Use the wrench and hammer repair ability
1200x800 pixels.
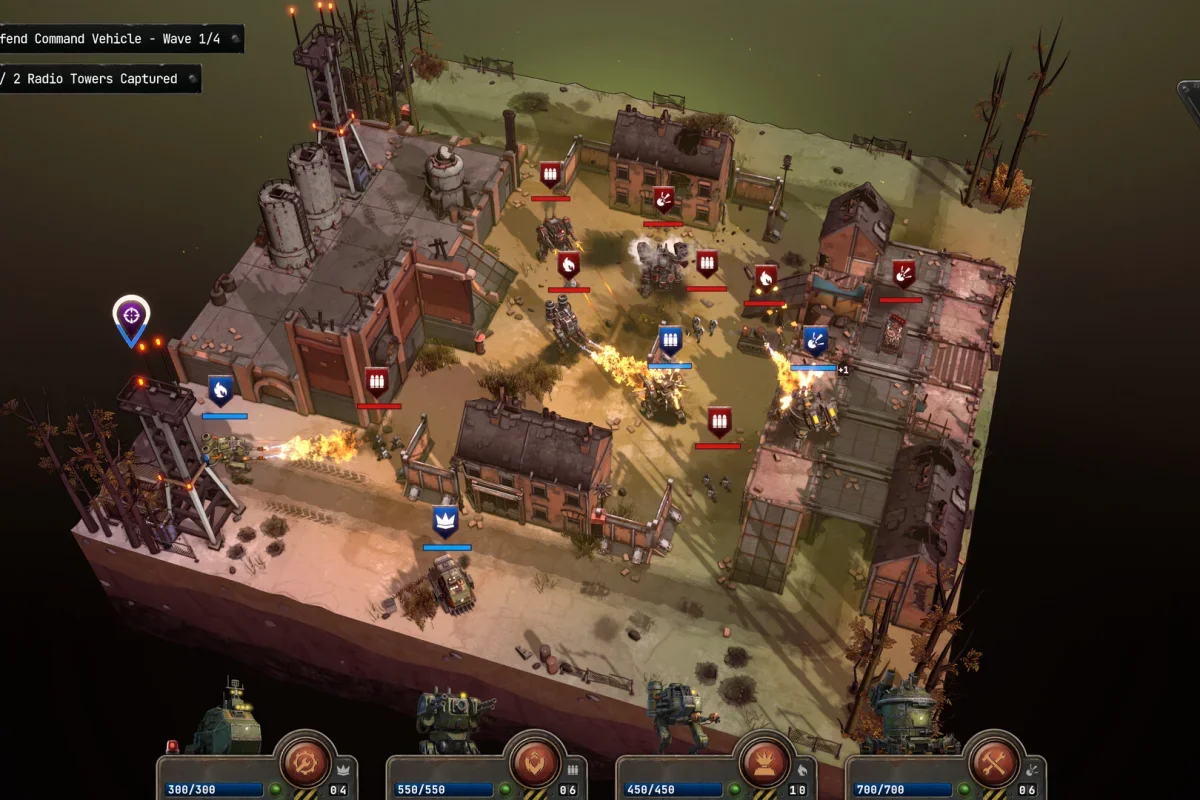[x=994, y=764]
